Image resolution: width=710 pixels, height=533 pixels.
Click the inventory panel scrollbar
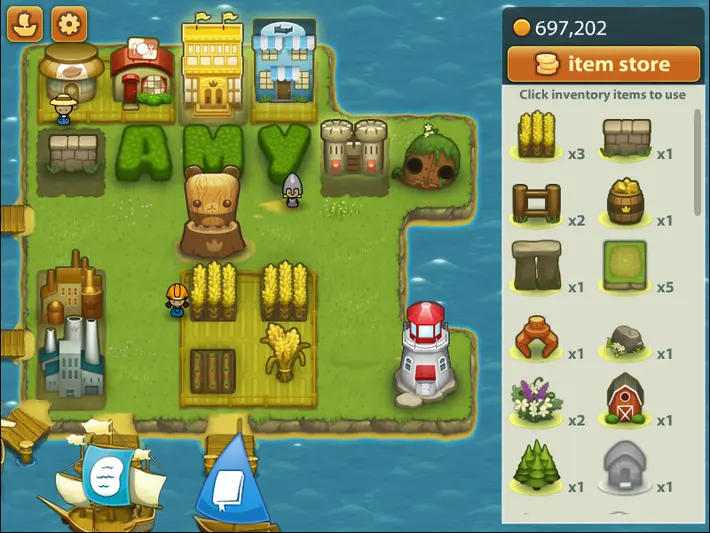coord(697,160)
